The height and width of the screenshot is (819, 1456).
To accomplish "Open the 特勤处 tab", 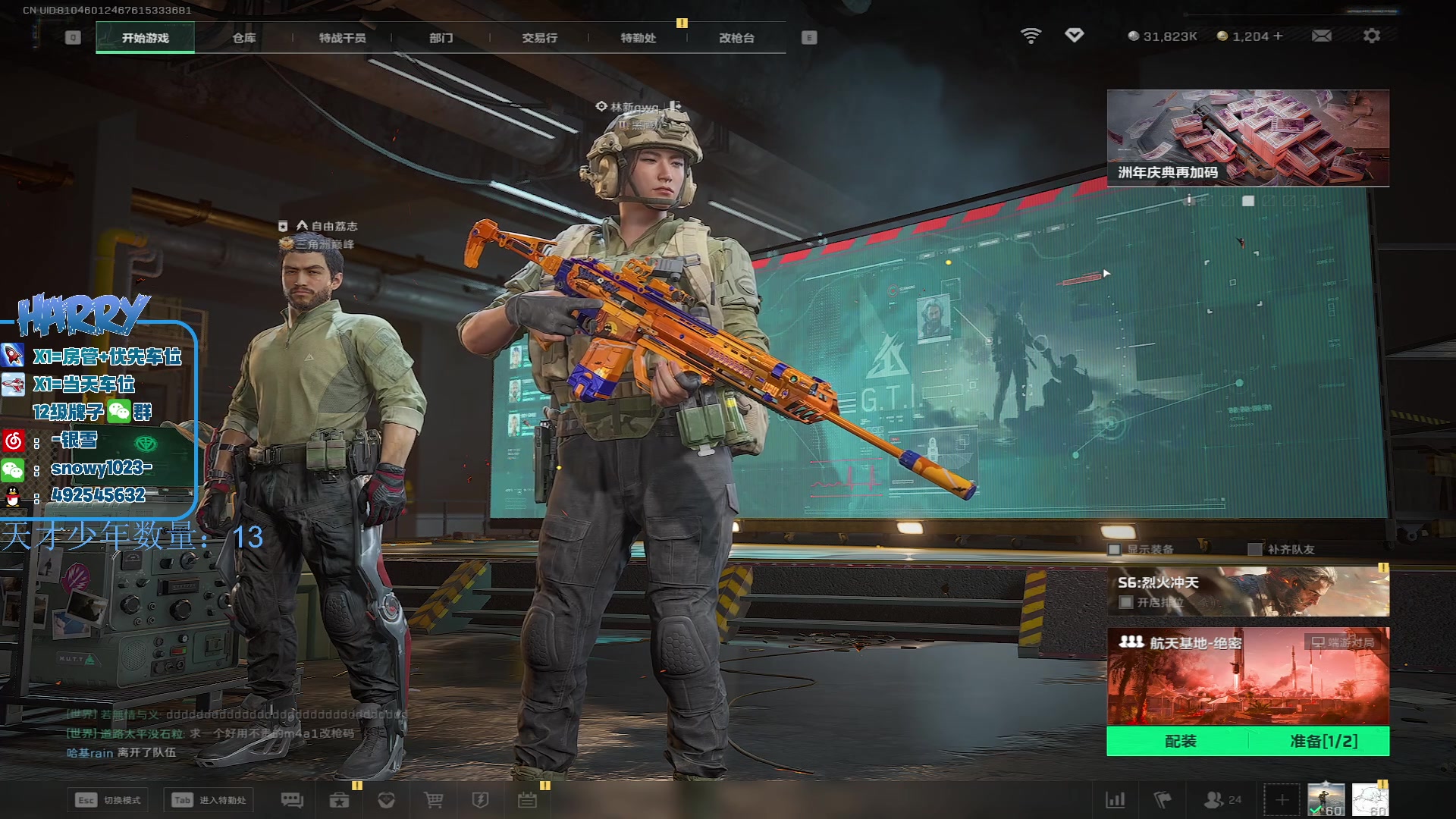I will tap(638, 38).
